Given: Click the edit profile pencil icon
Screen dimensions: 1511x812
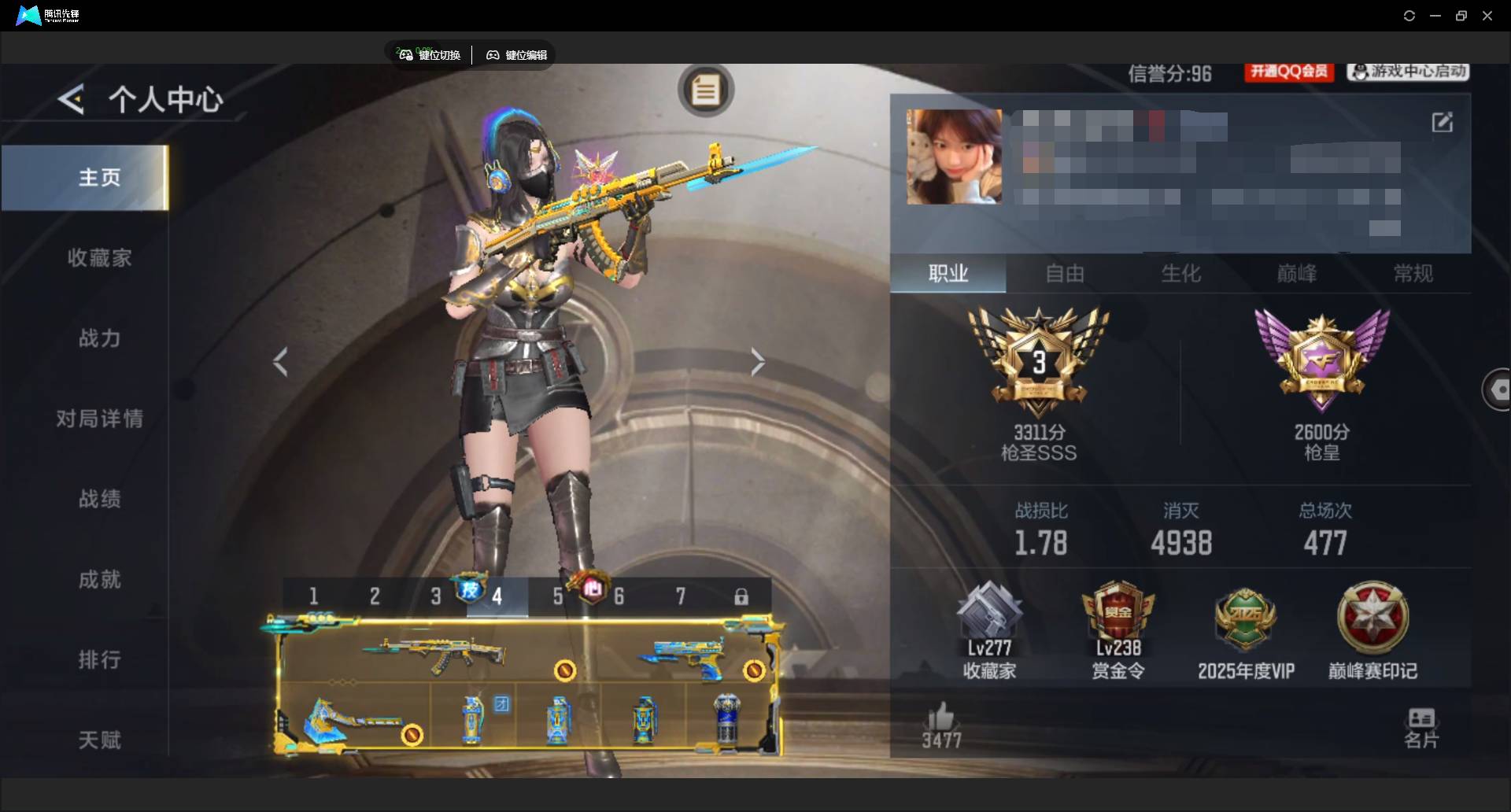Looking at the screenshot, I should [x=1442, y=122].
